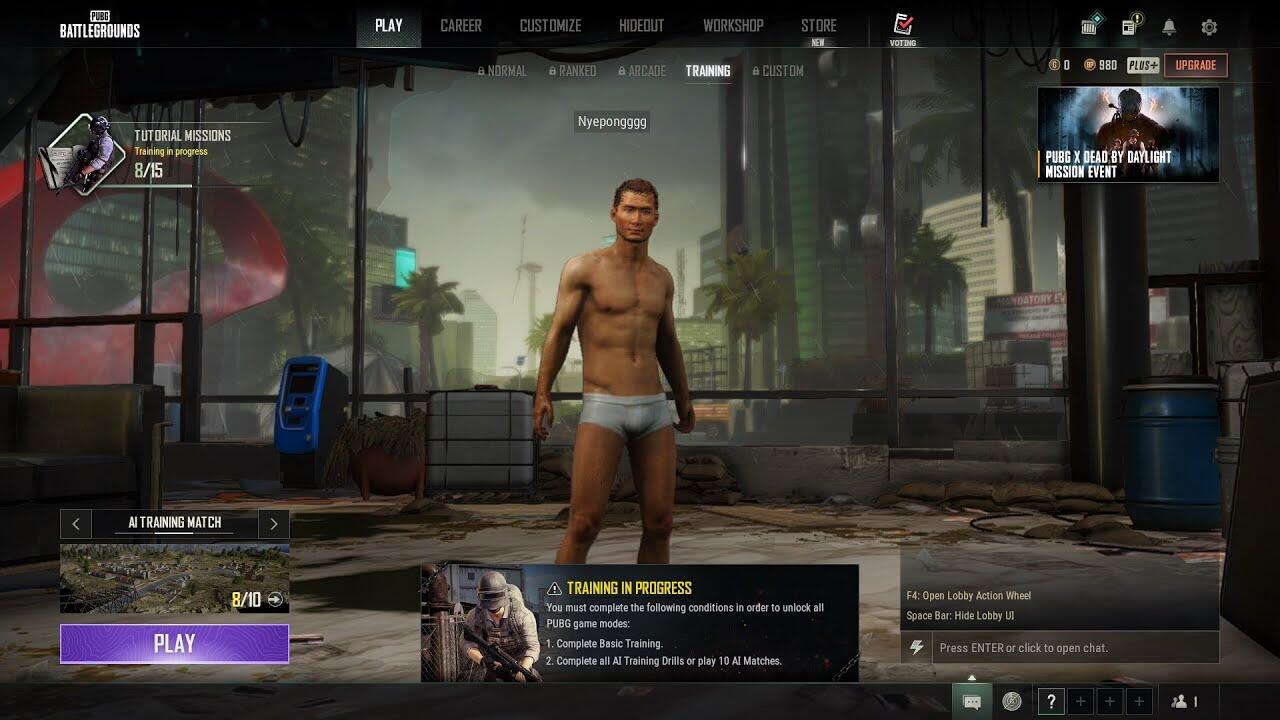Select the locked Ranked mode tab
Image resolution: width=1280 pixels, height=720 pixels.
pyautogui.click(x=572, y=71)
